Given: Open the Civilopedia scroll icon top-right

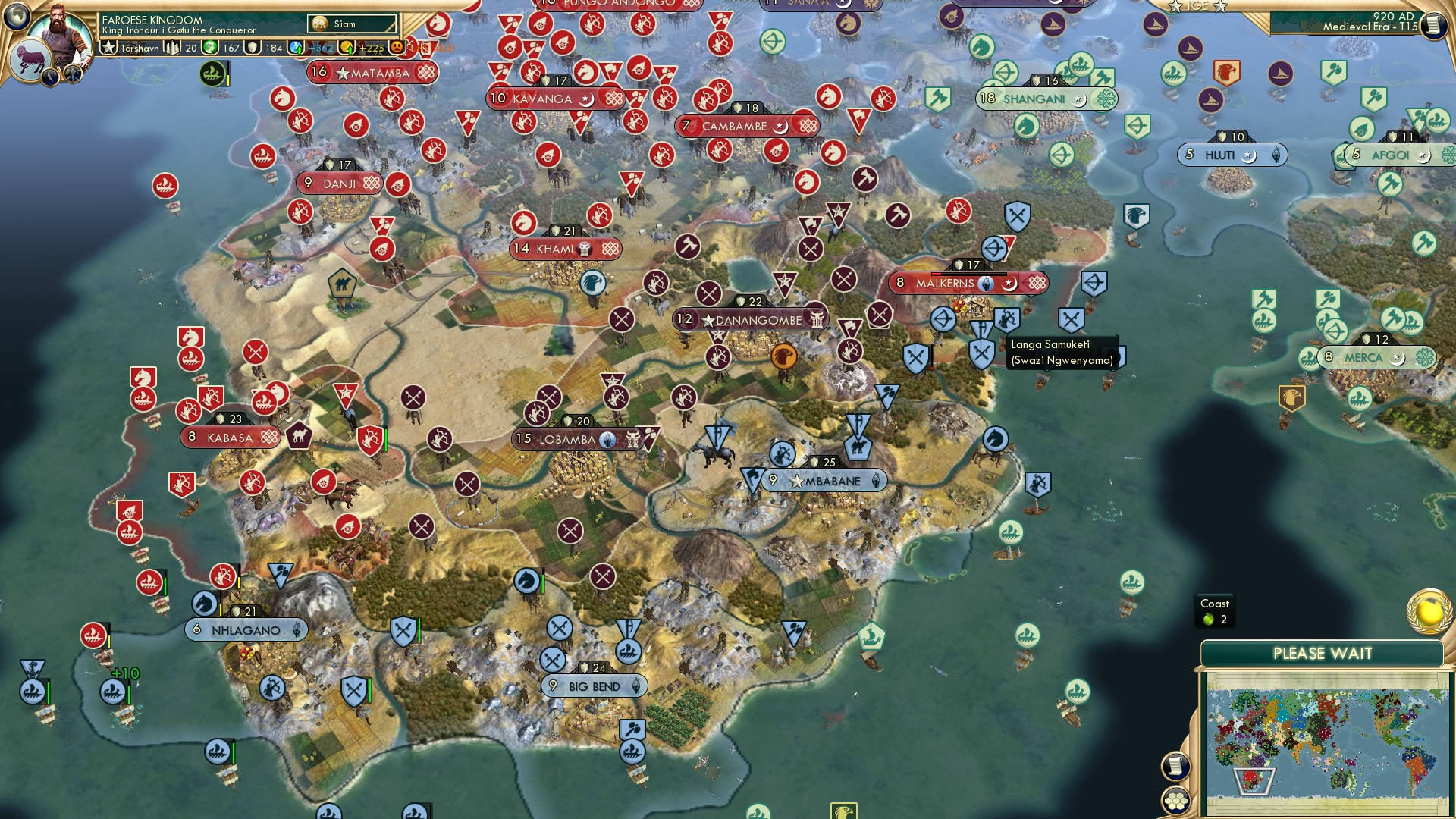Looking at the screenshot, I should (1432, 25).
